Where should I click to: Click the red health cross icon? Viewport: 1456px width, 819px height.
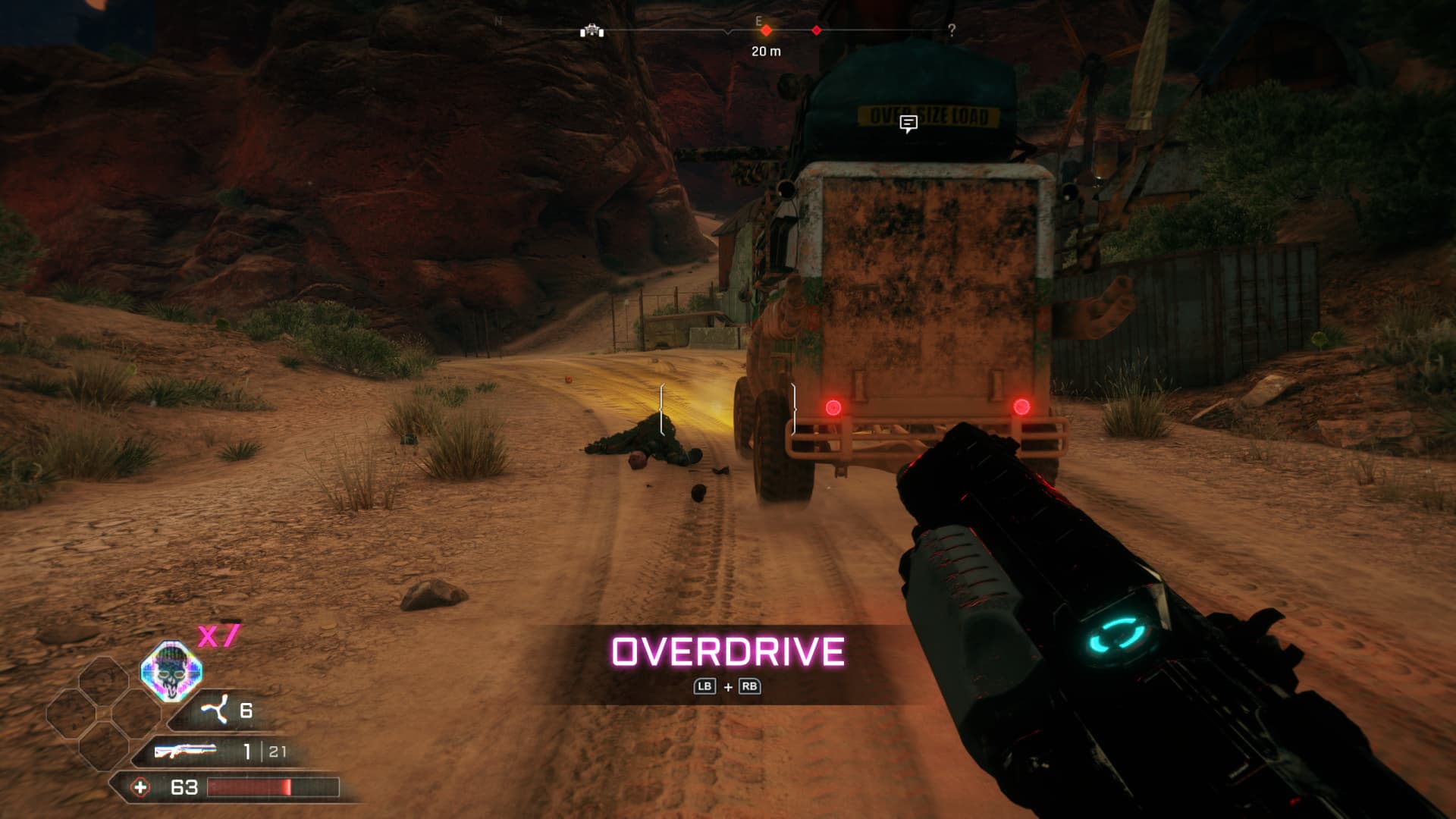[x=143, y=787]
